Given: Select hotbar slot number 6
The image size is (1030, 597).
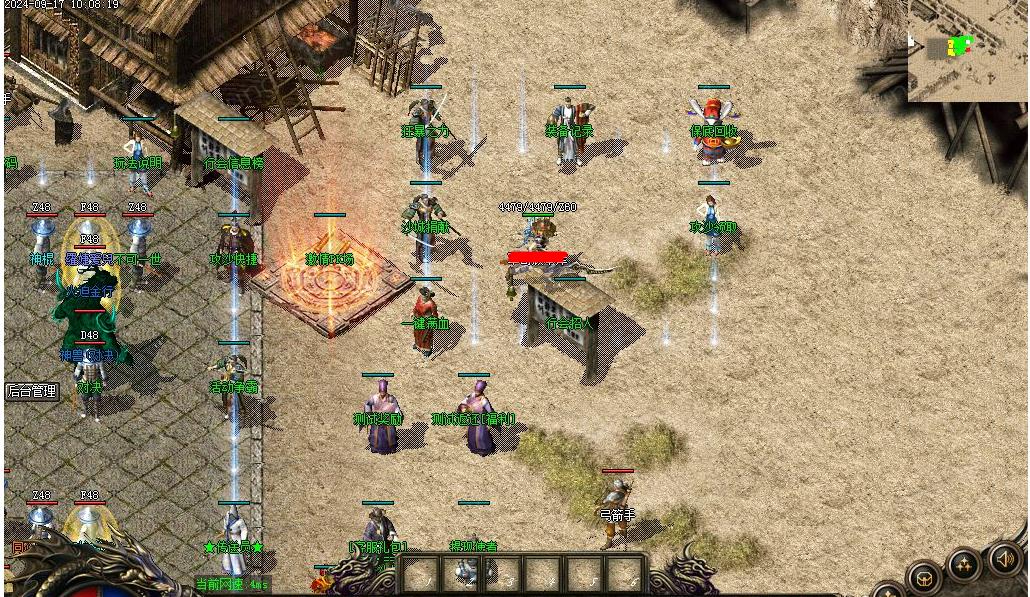Looking at the screenshot, I should [x=623, y=574].
